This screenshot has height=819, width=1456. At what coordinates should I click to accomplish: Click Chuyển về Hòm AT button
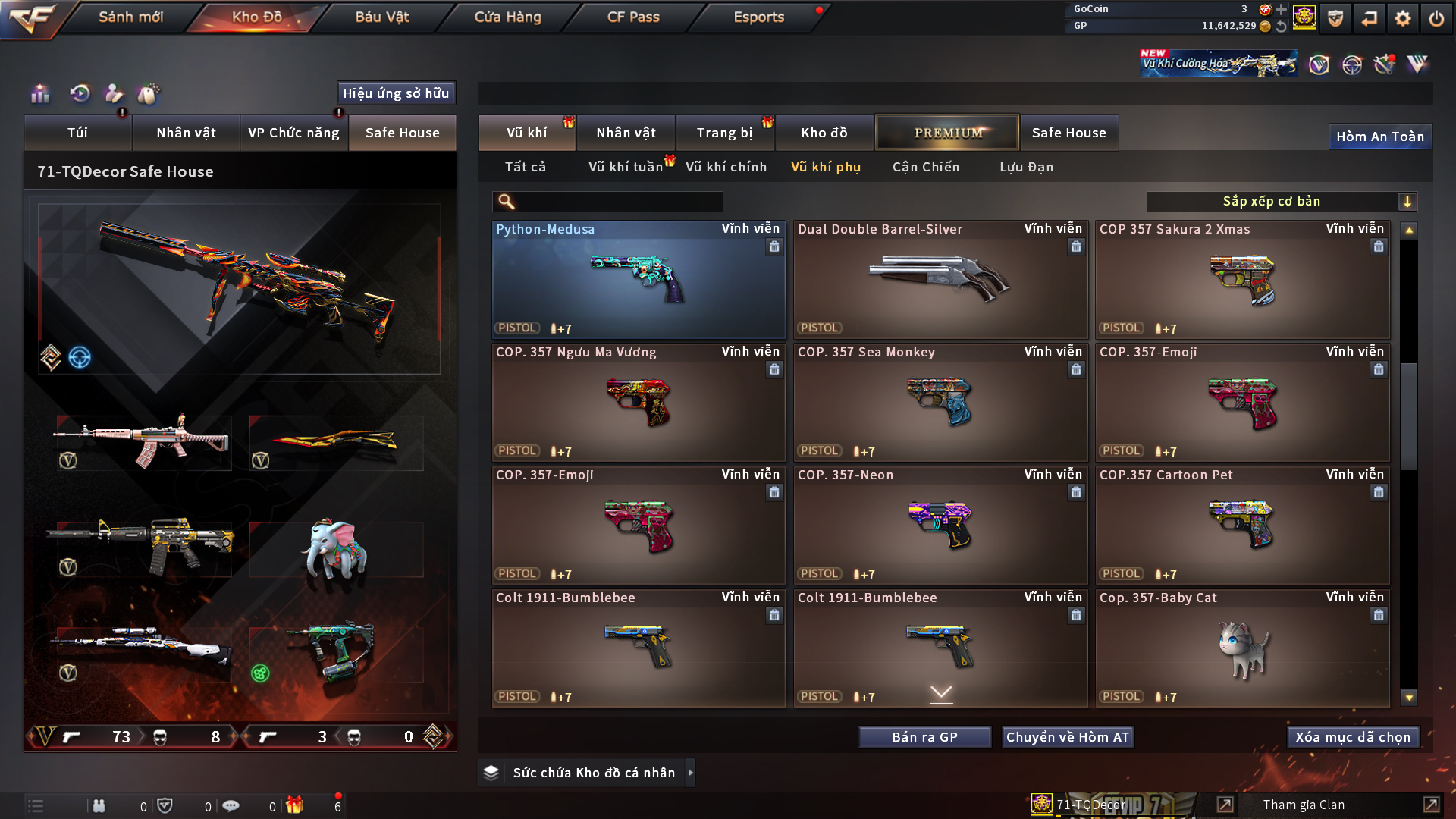[1067, 737]
